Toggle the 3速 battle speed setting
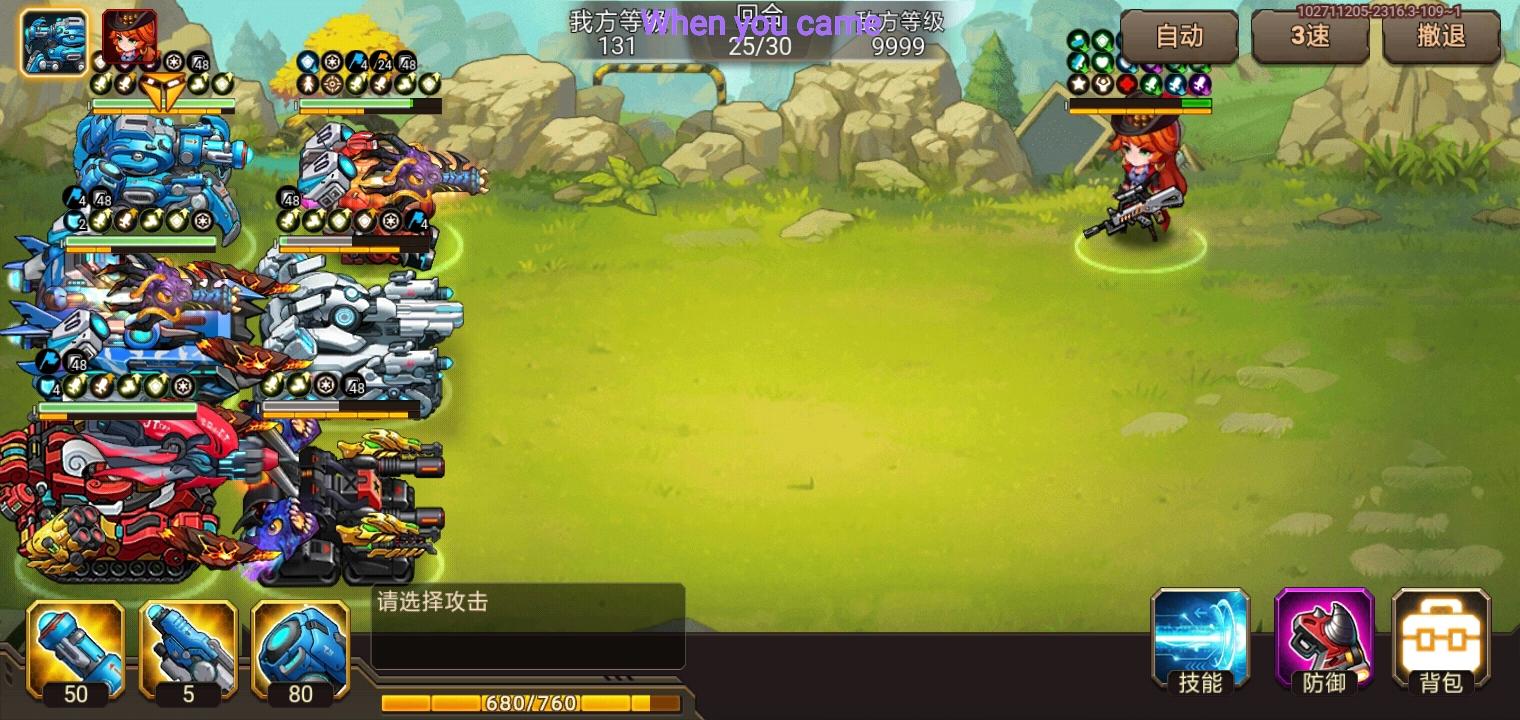The width and height of the screenshot is (1520, 720). click(1311, 37)
